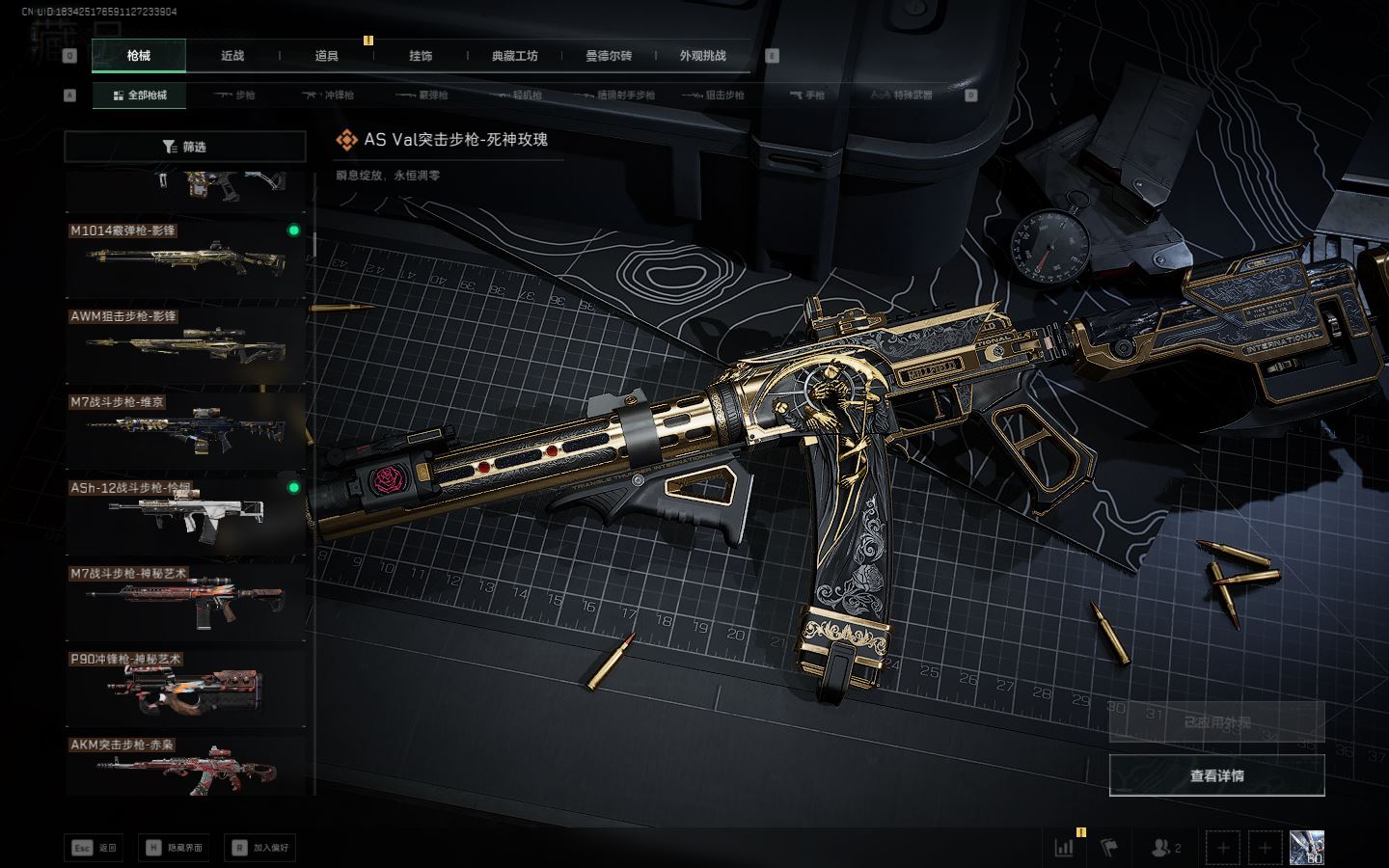1389x868 pixels.
Task: Select the M1014霰弹枪-影锋 skin
Action: coord(184,258)
